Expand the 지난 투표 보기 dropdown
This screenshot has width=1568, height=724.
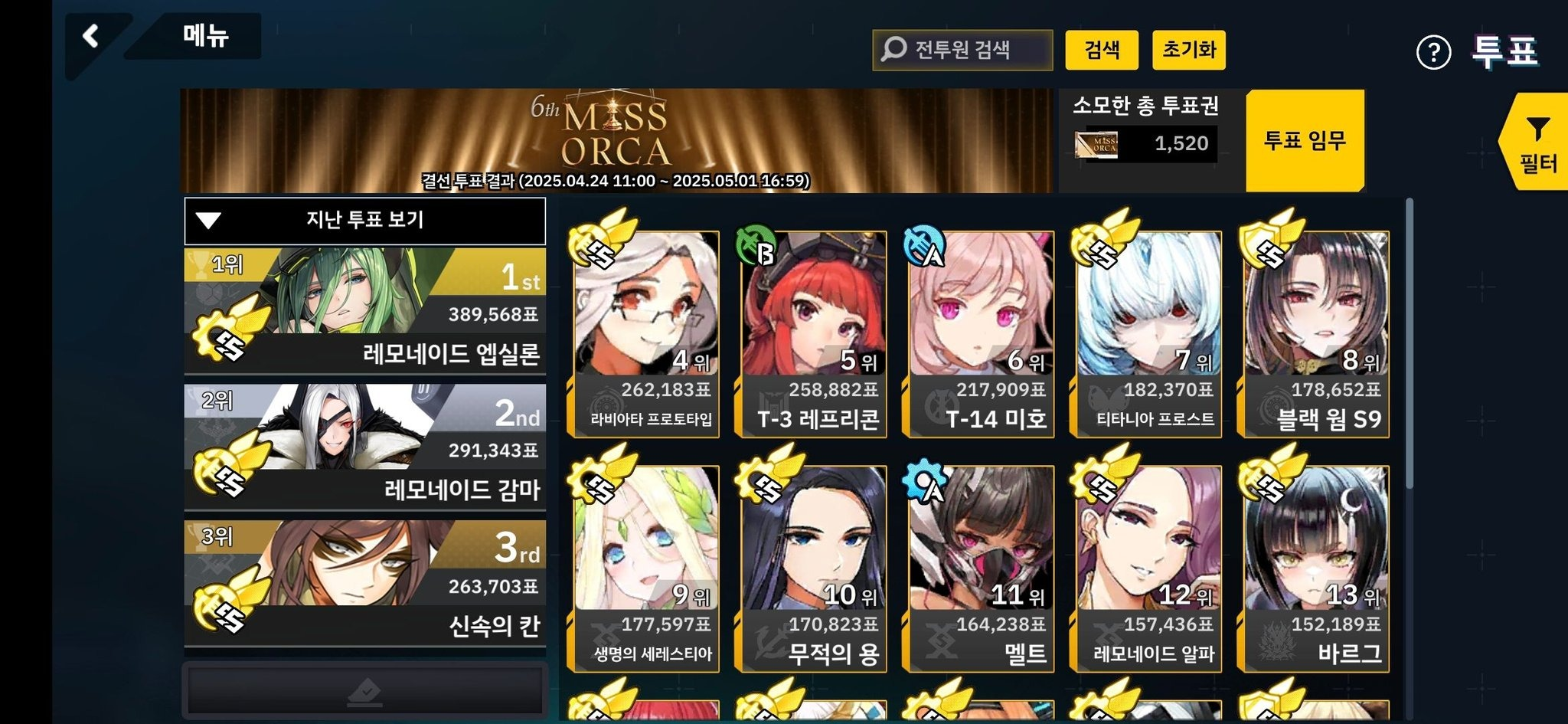click(365, 221)
